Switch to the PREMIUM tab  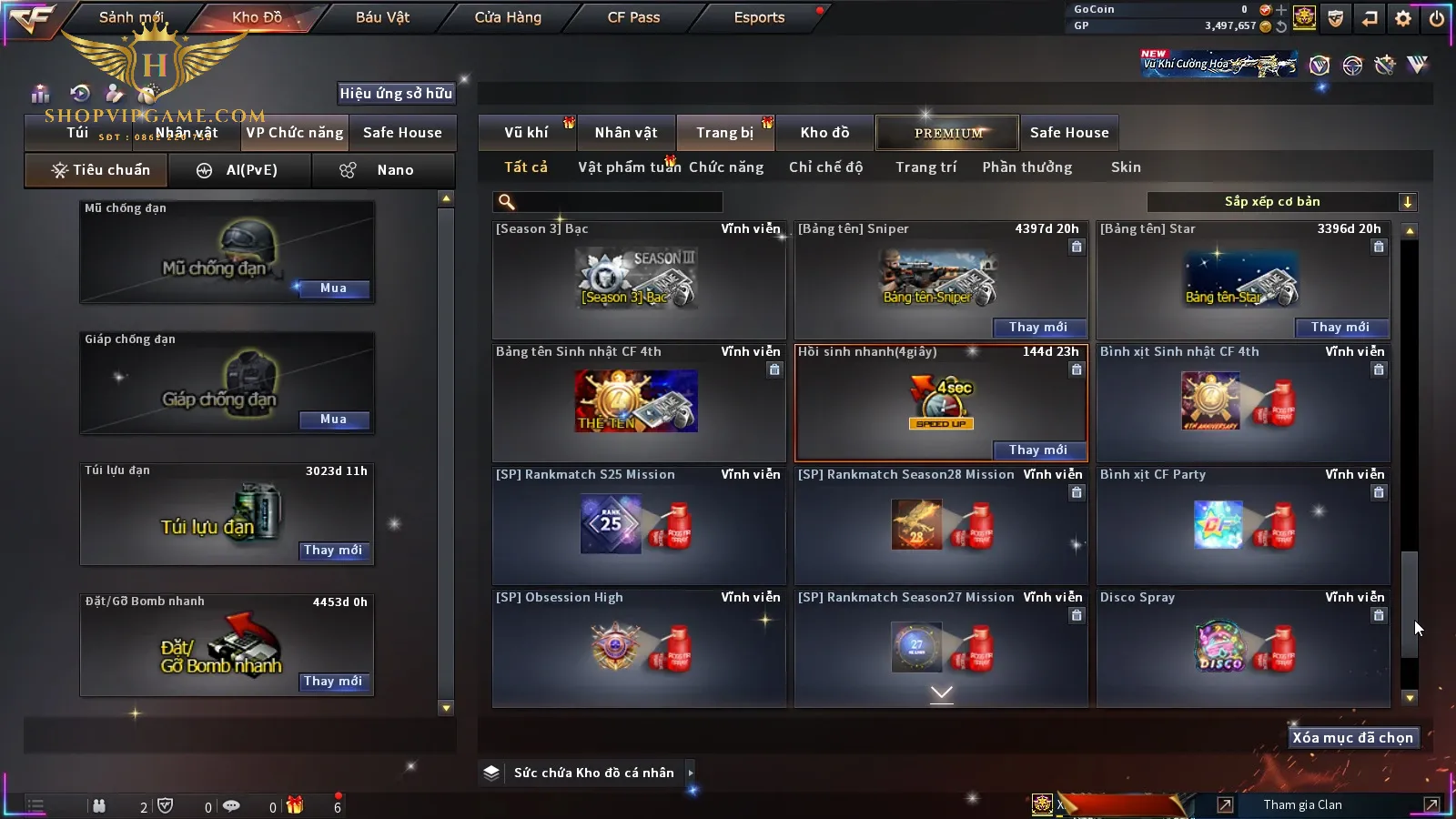click(947, 133)
